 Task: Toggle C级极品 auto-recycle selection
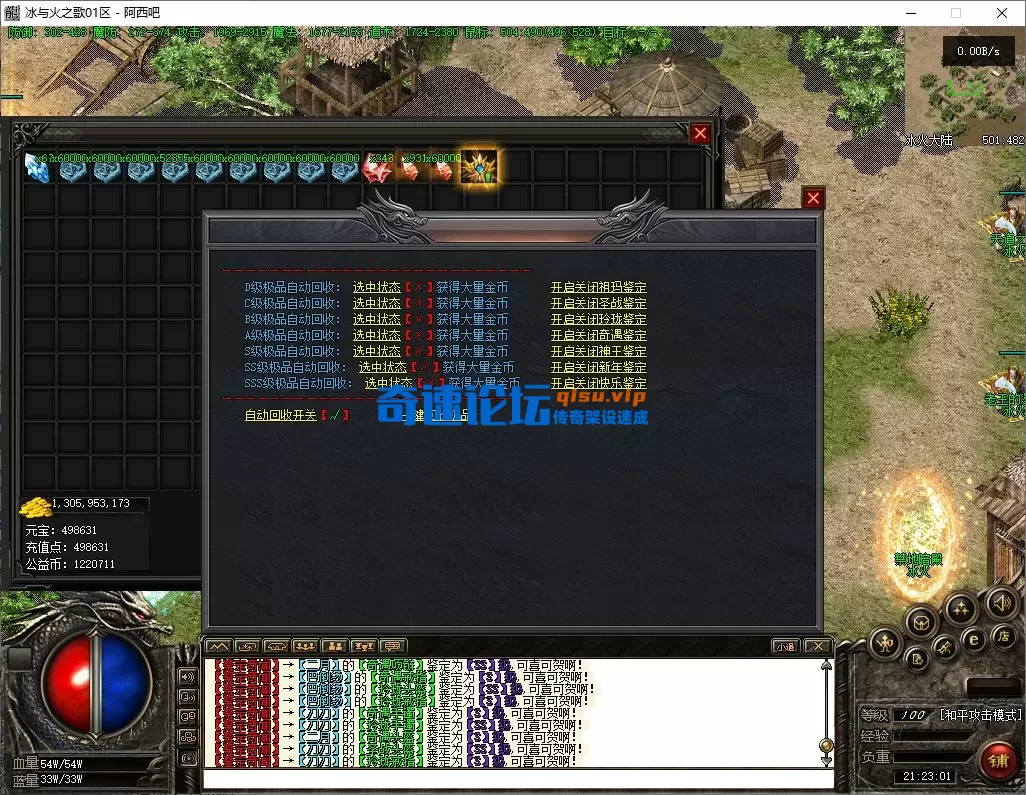[376, 303]
